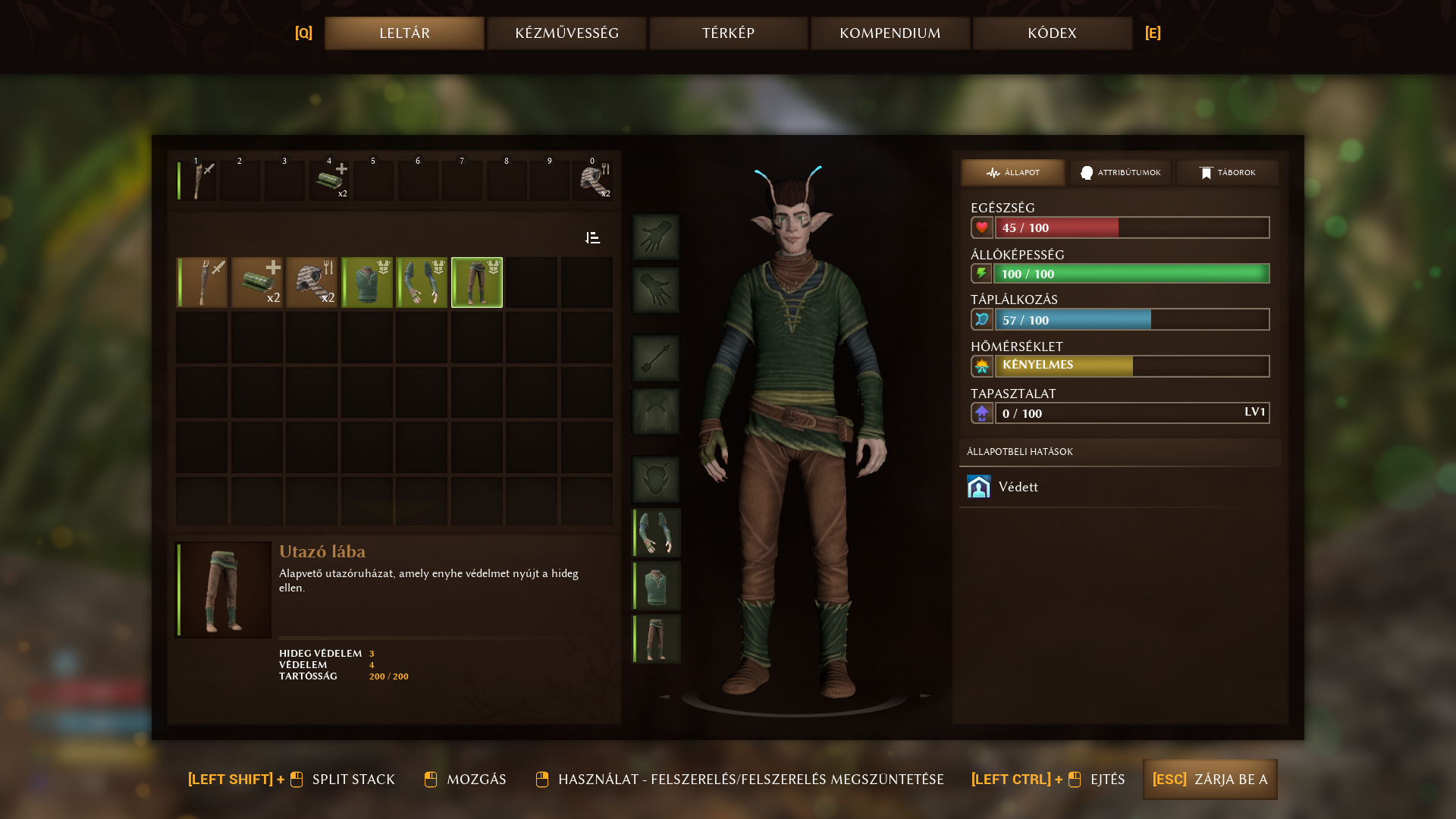
Task: Select the green bandage in hotbar slot 4
Action: click(x=329, y=181)
